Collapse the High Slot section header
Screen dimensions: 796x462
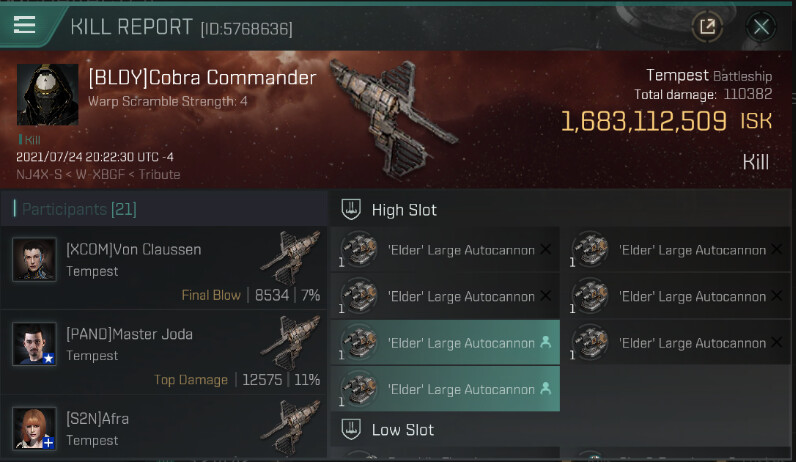403,210
